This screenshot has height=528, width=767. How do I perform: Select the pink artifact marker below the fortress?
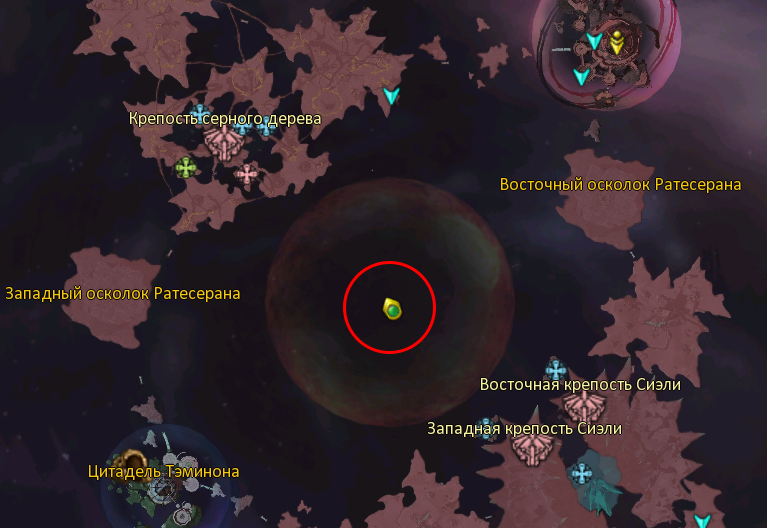click(246, 174)
